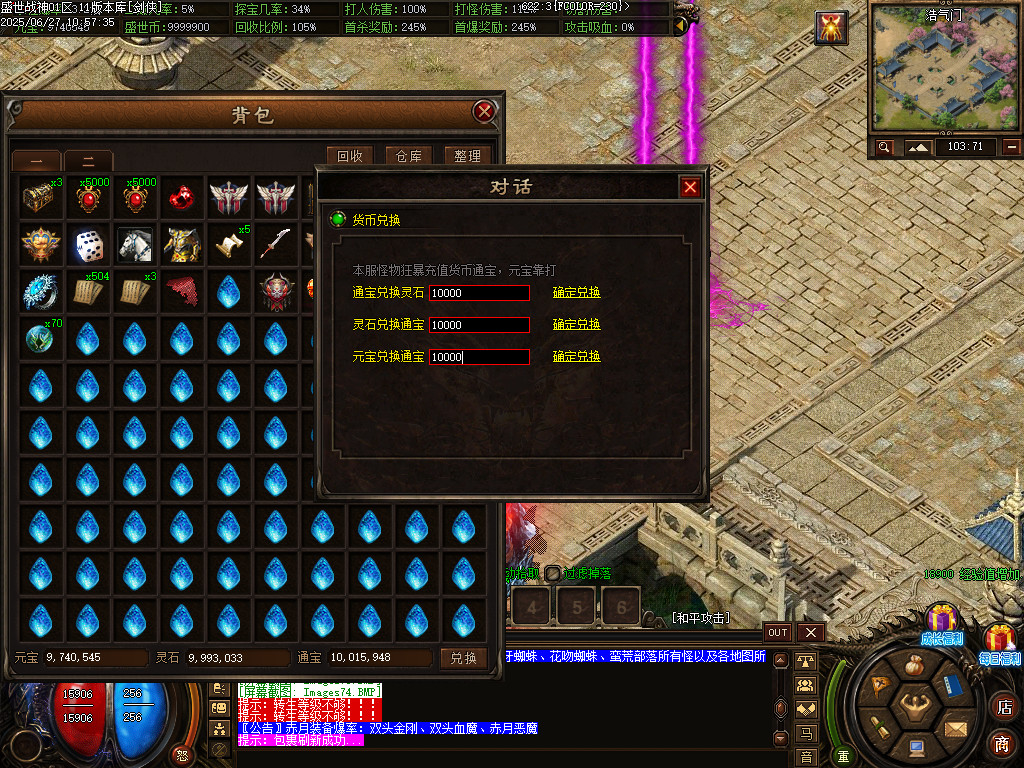
Task: Sort the bag with 整理
Action: (467, 156)
